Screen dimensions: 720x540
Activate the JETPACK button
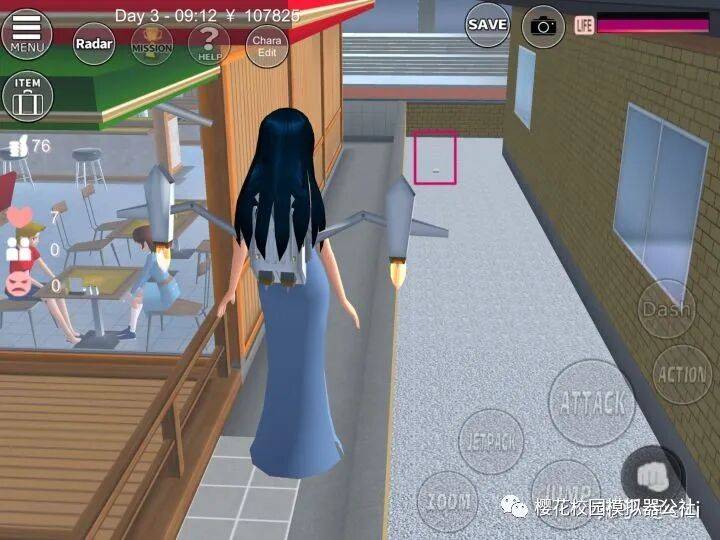[x=491, y=441]
